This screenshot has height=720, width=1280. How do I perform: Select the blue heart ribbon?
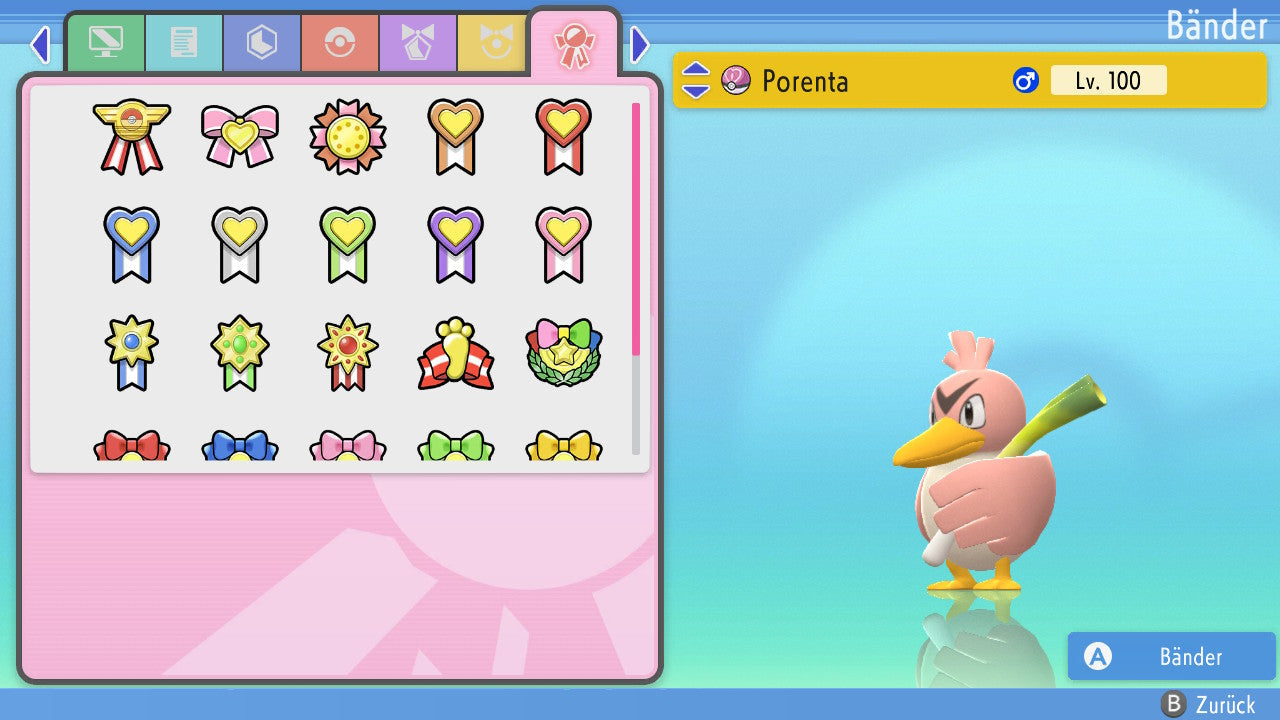click(x=132, y=244)
